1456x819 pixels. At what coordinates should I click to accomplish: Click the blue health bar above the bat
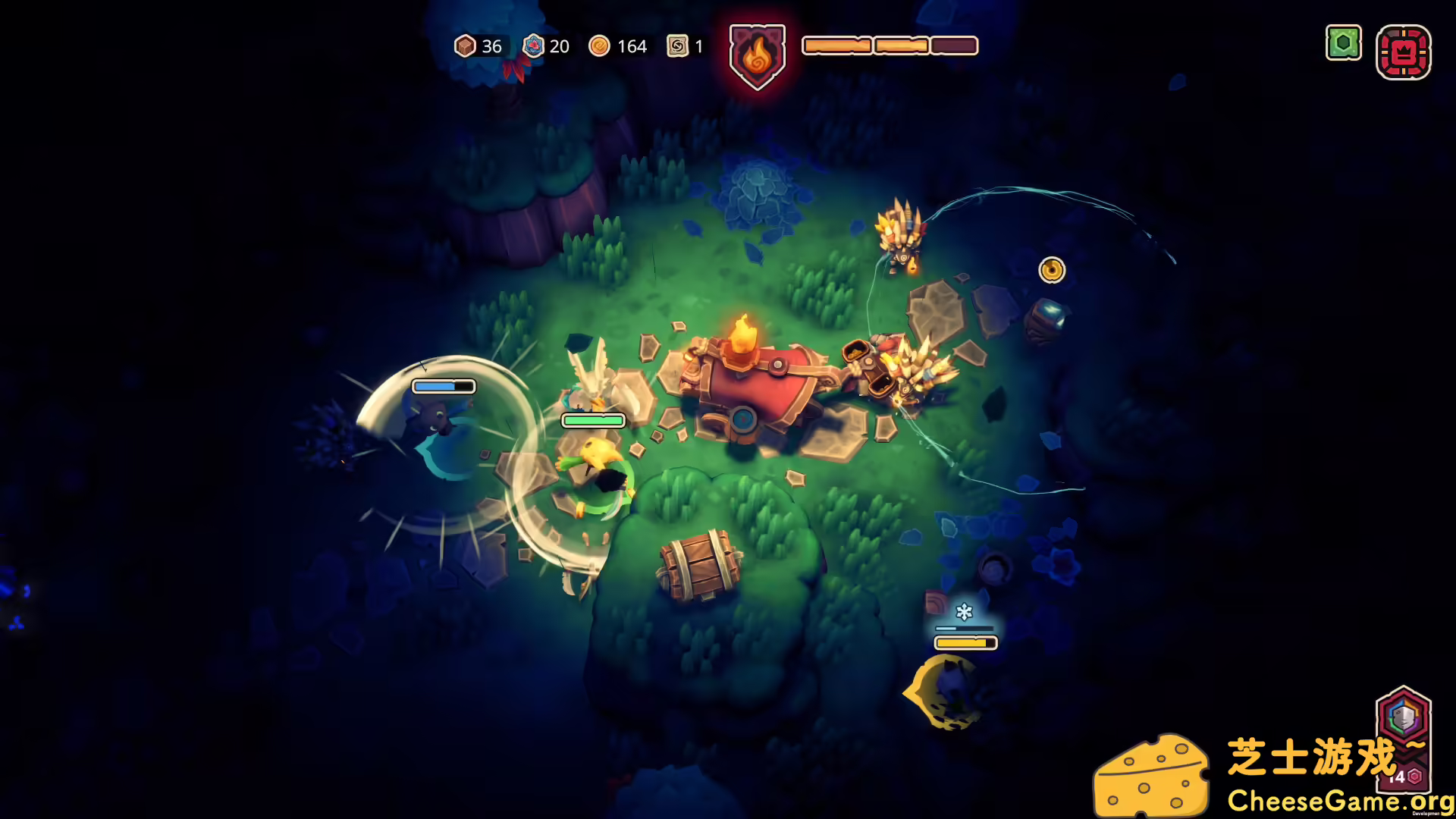pos(442,386)
